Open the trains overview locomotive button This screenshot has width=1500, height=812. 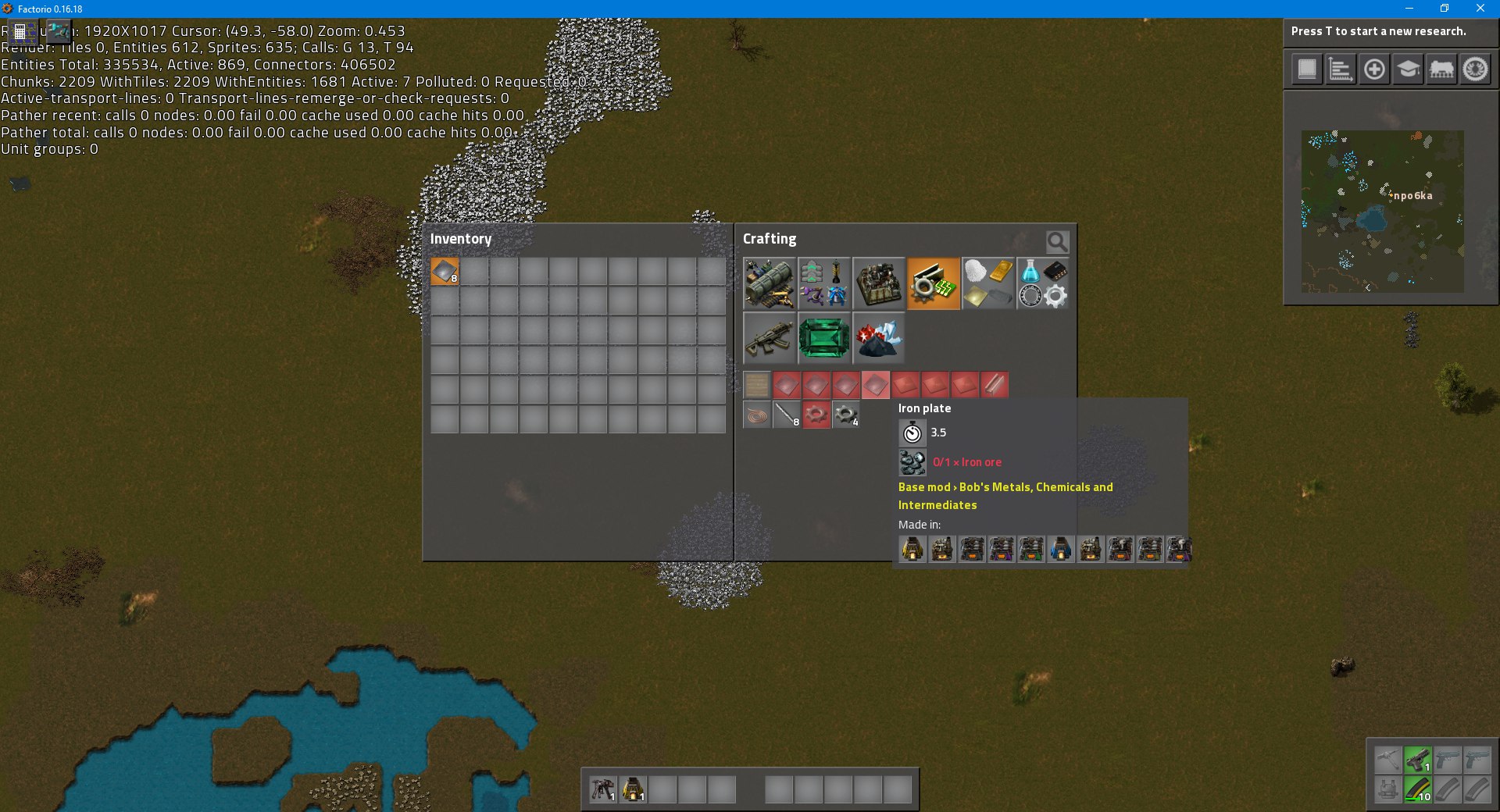coord(1441,69)
